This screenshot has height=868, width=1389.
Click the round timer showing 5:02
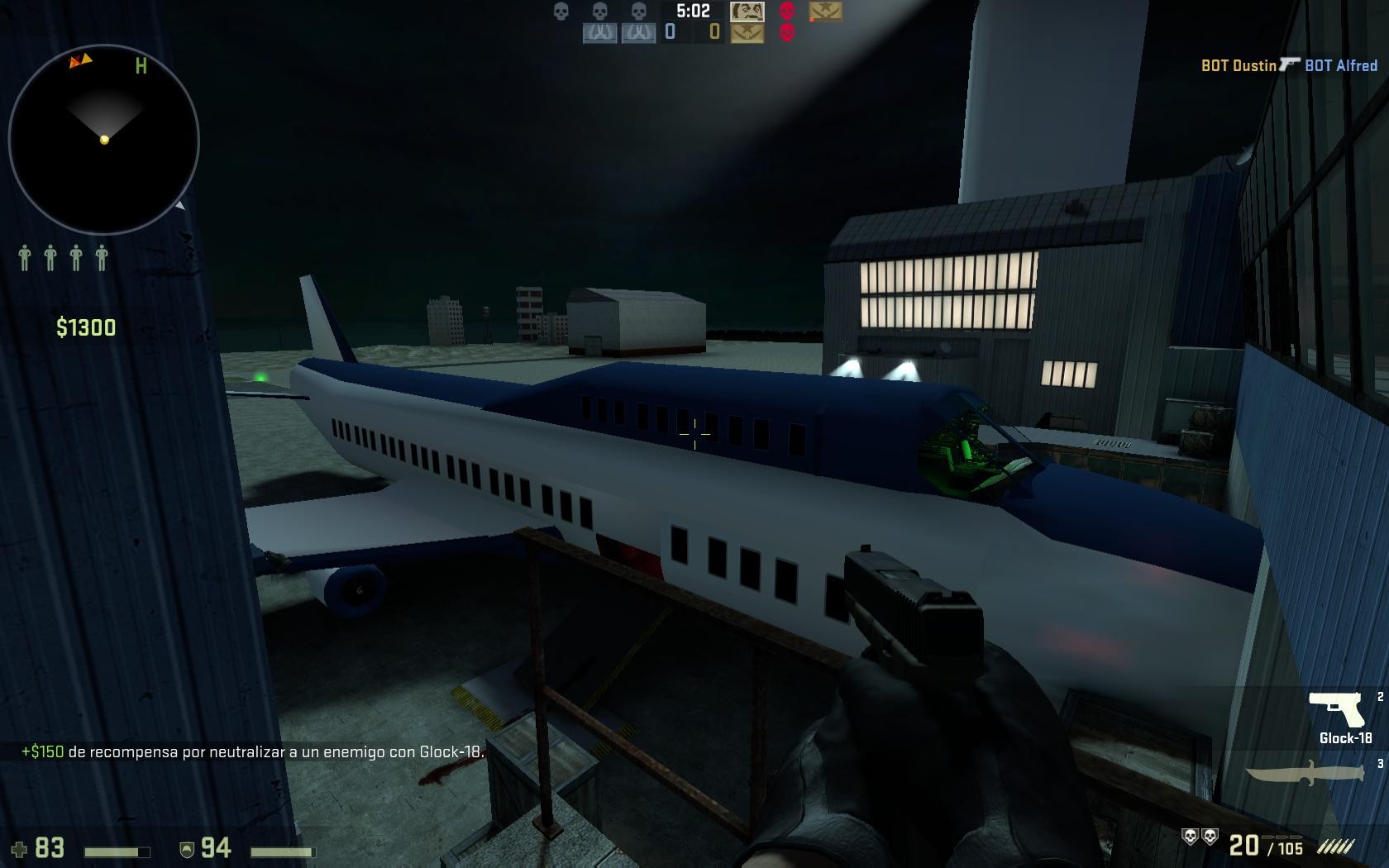[x=693, y=11]
